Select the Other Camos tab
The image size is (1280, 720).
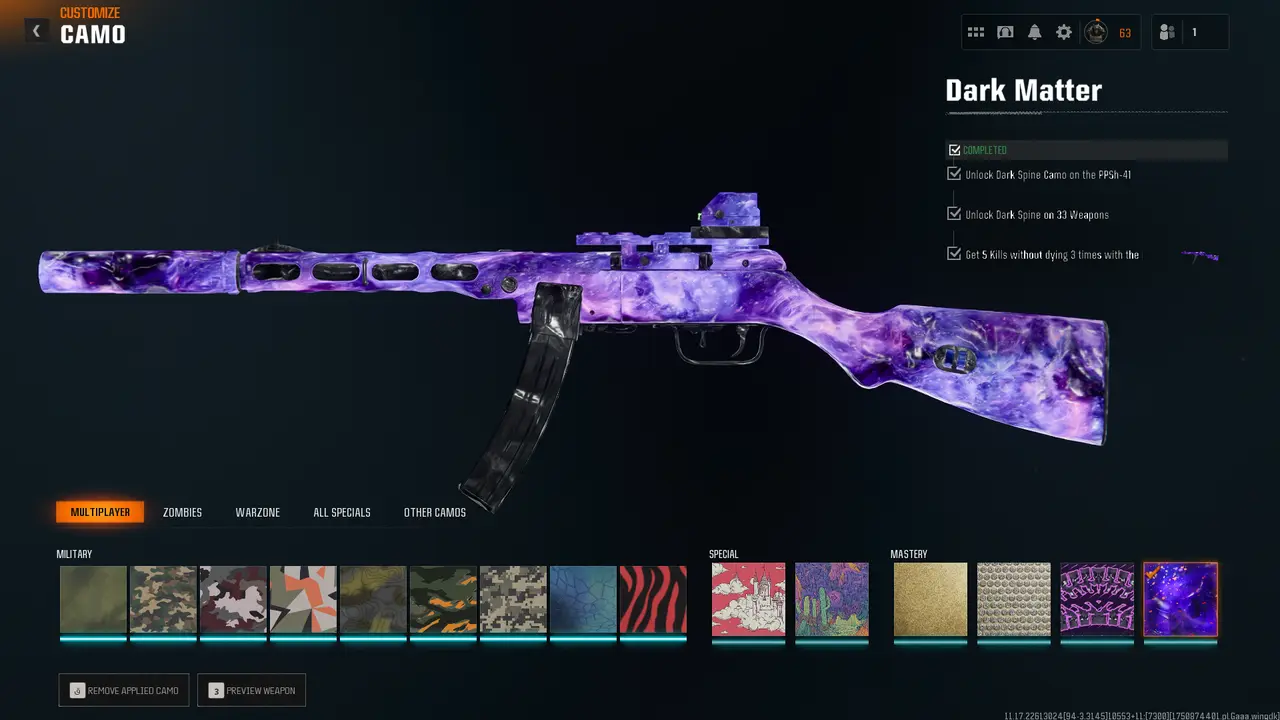[x=435, y=512]
